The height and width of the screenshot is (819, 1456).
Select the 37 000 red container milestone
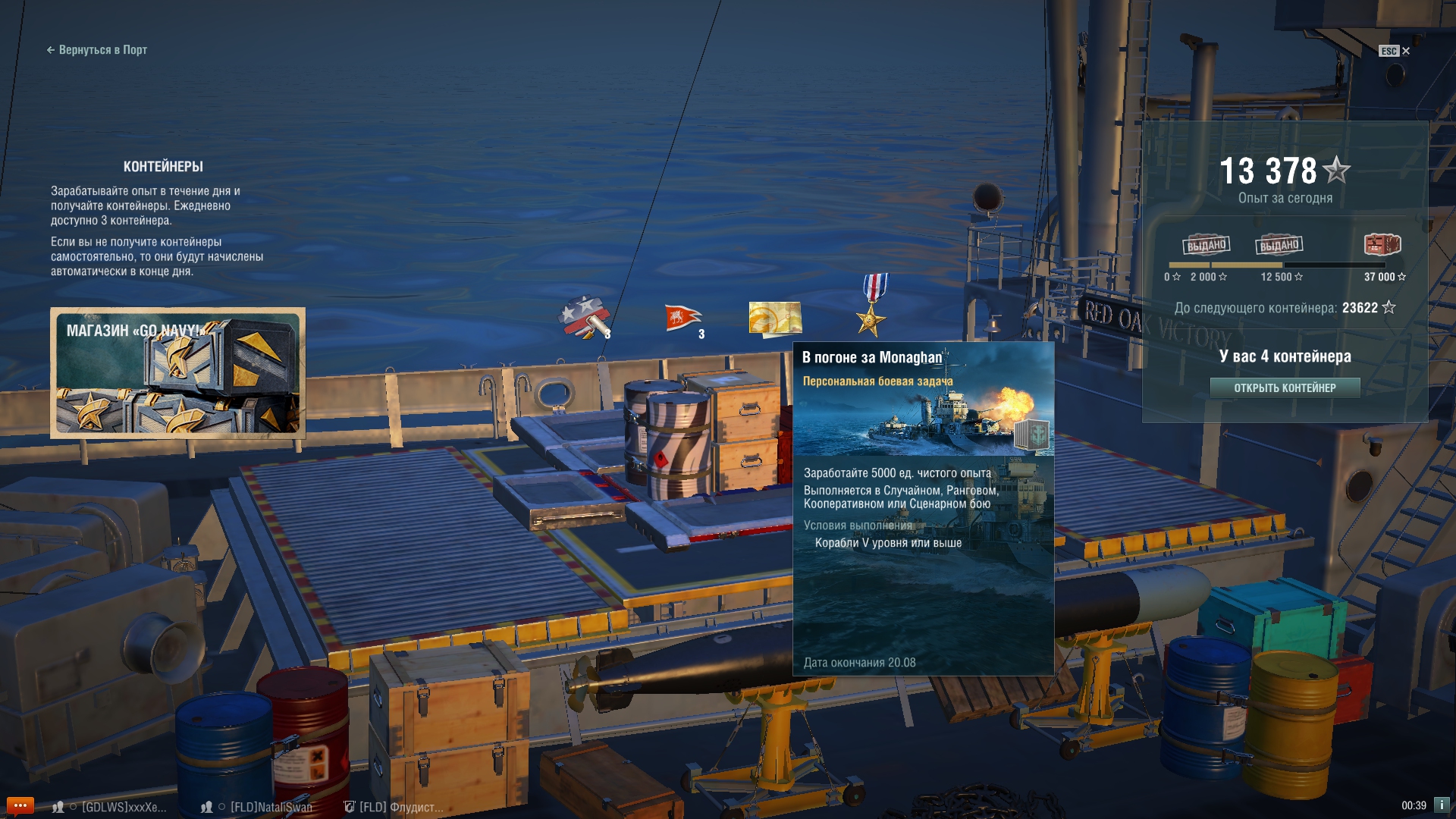coord(1382,245)
